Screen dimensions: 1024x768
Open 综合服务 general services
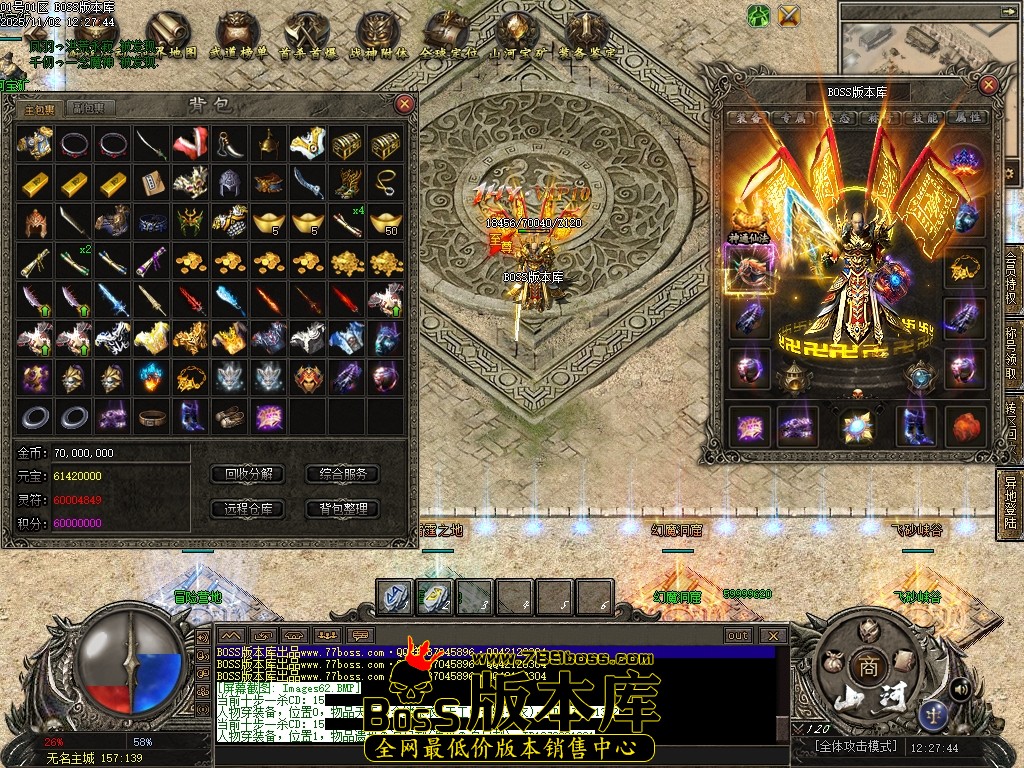tap(342, 474)
